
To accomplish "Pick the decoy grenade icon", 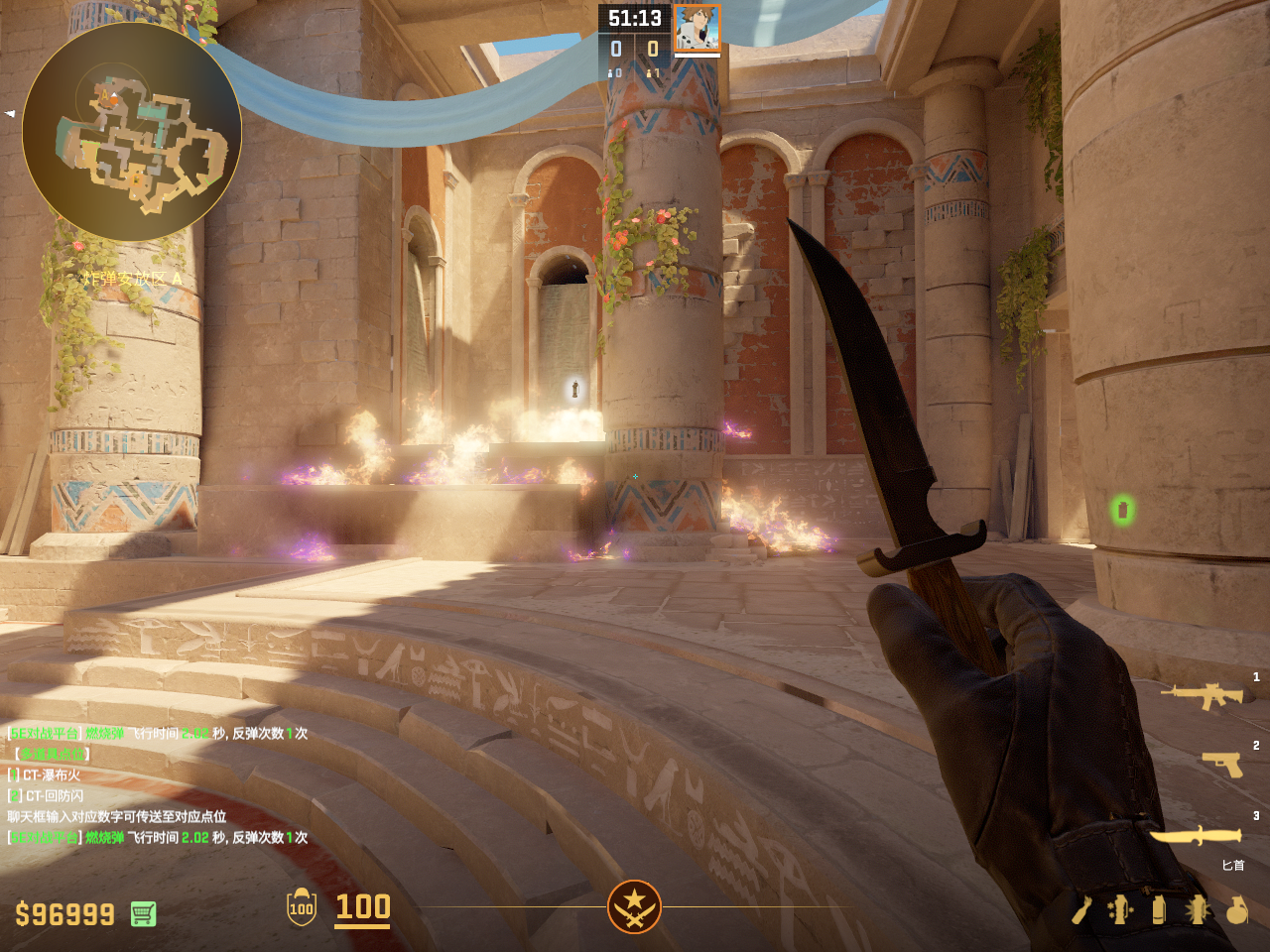I will coord(1120,909).
